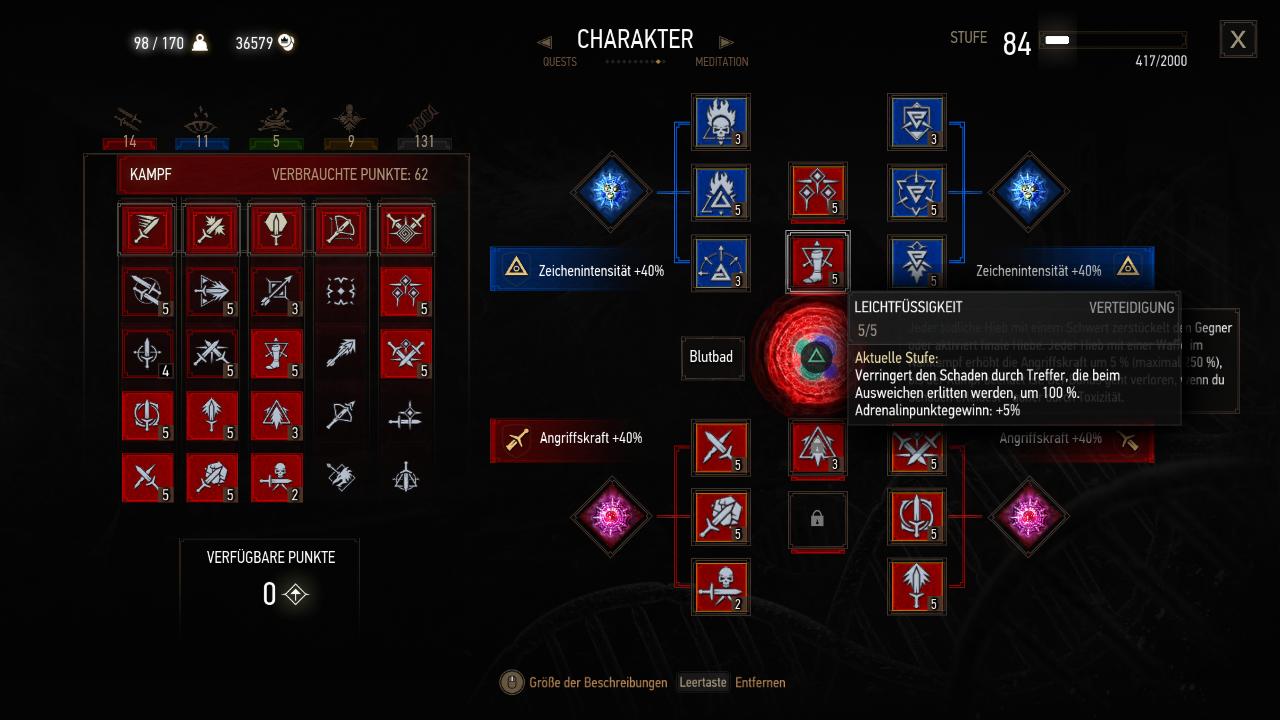Image resolution: width=1280 pixels, height=720 pixels.
Task: Close the character screen with the X
Action: pos(1238,40)
